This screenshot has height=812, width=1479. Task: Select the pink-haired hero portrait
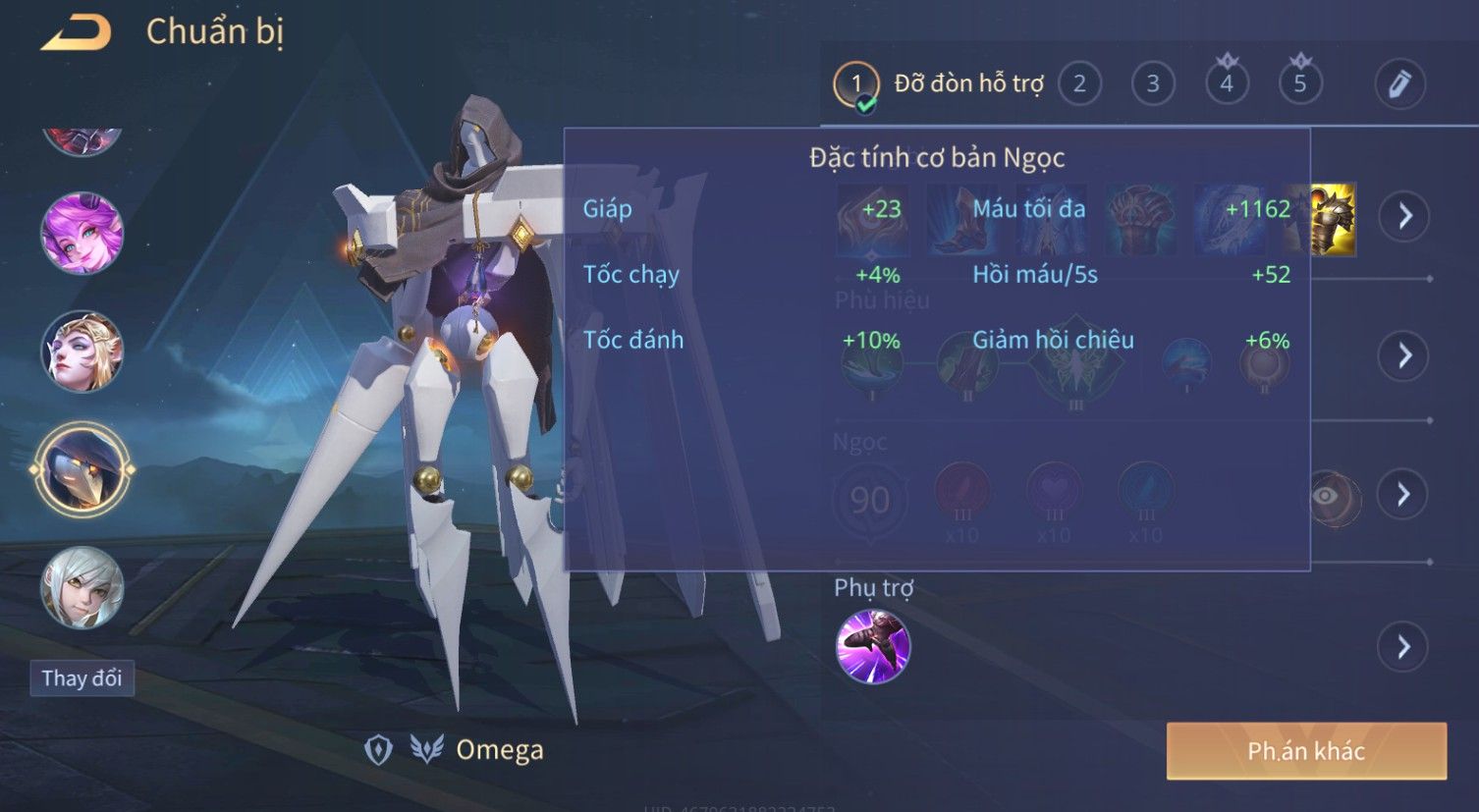click(82, 234)
